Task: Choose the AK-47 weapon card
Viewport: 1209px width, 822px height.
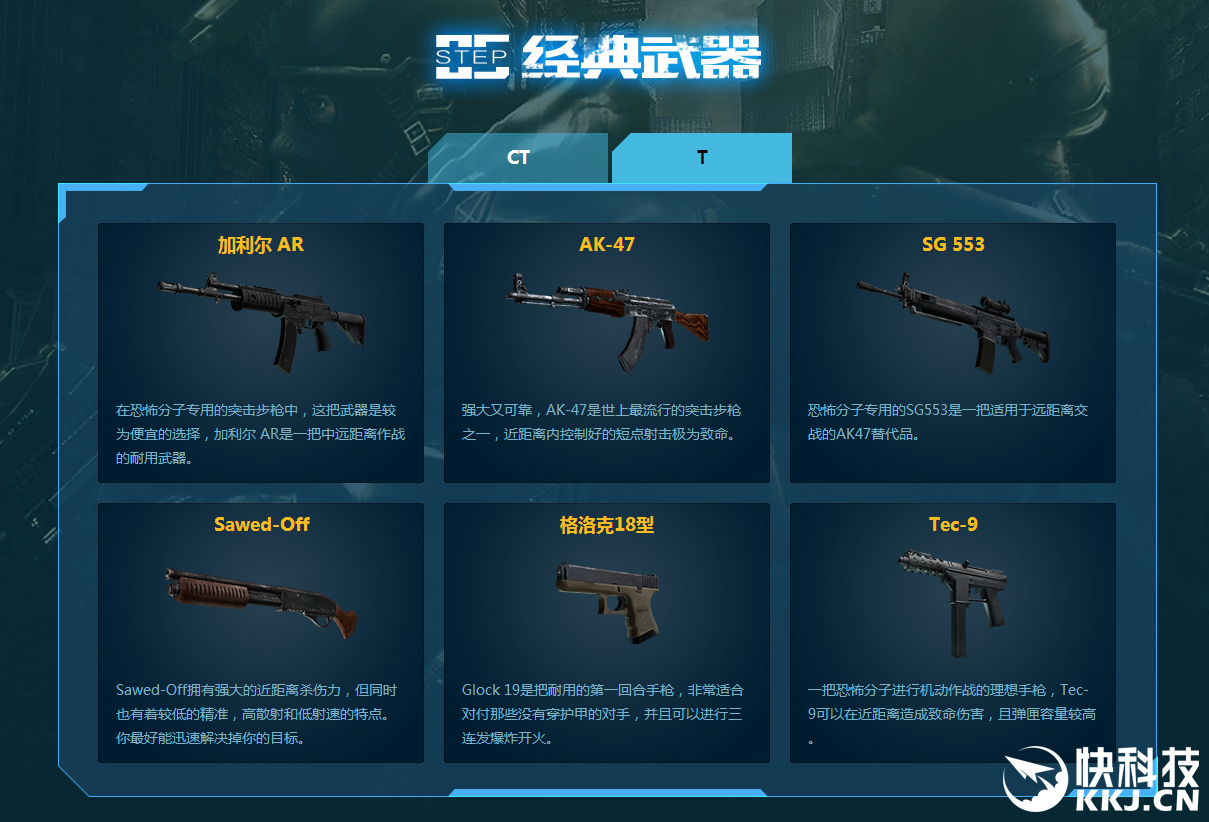Action: (x=607, y=352)
